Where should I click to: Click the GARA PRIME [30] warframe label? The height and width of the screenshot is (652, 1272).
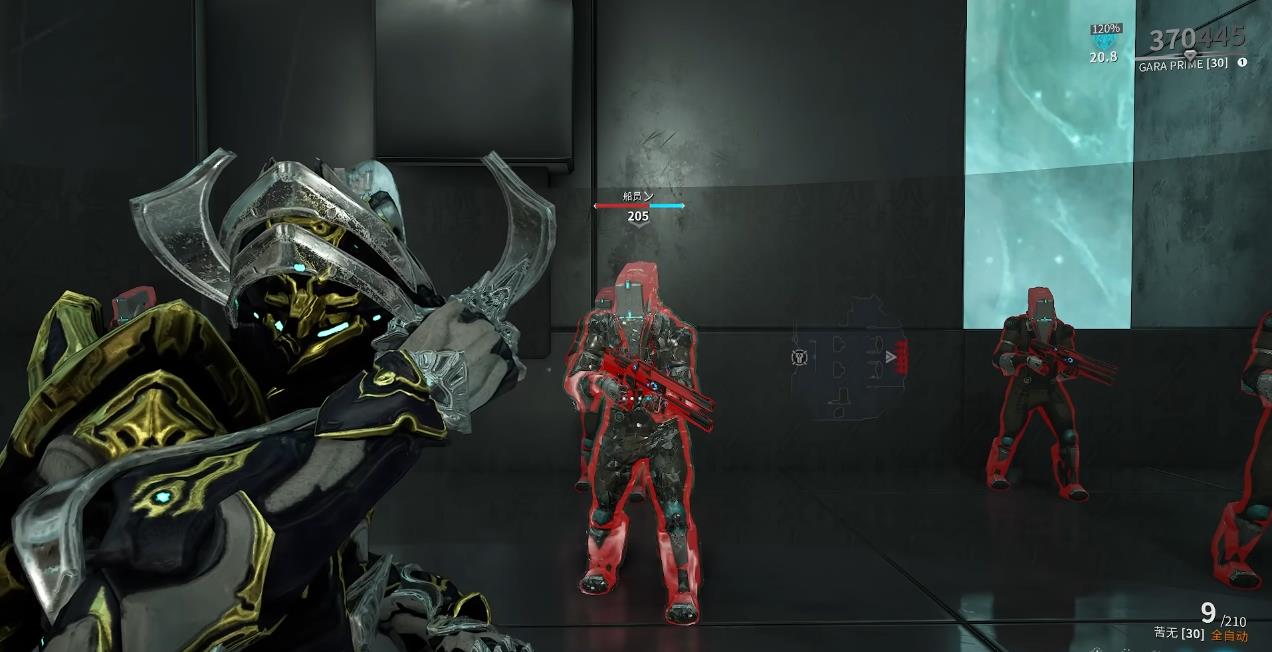1183,65
